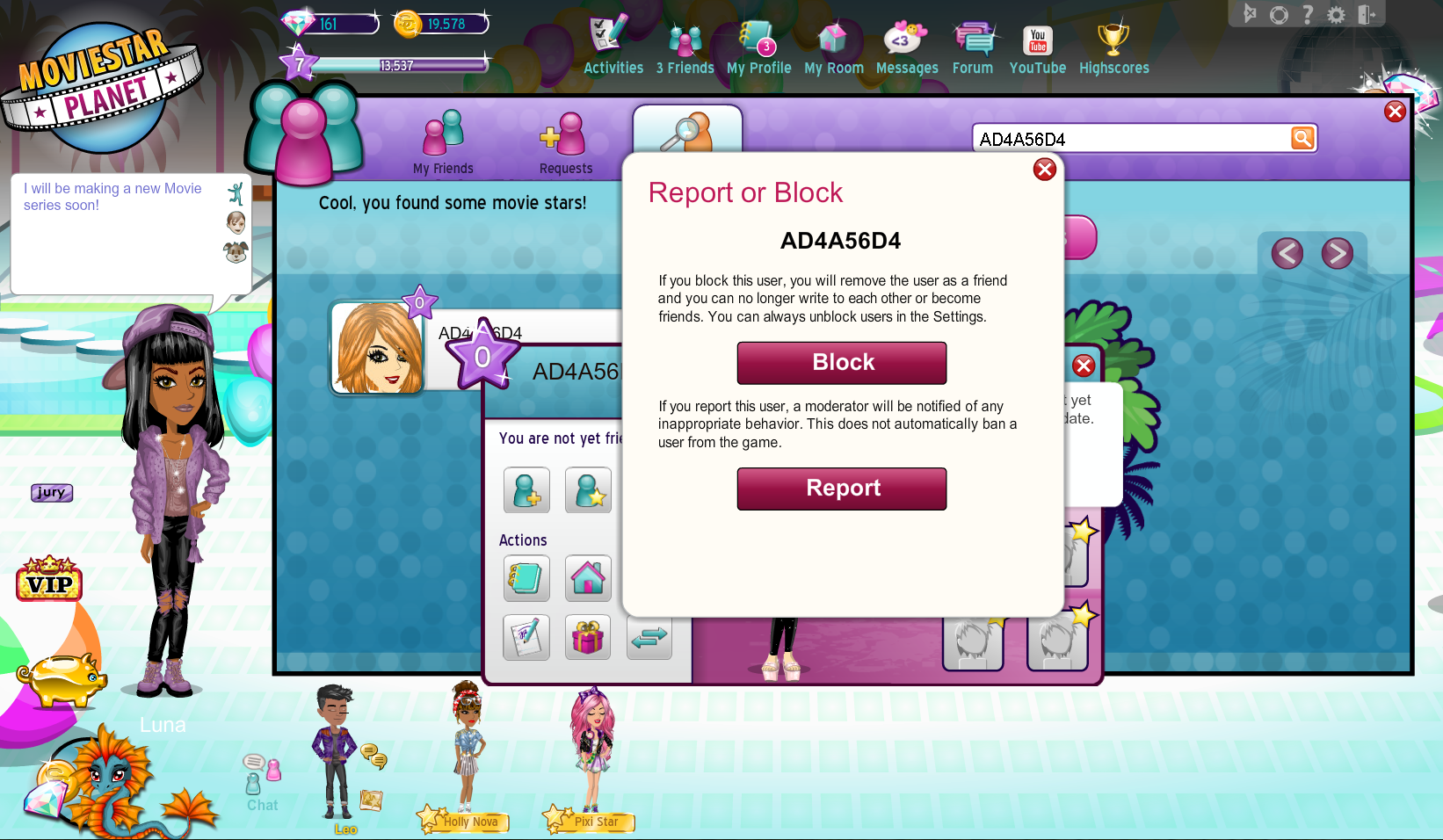
Task: Click the friend search text field
Action: (x=1130, y=139)
